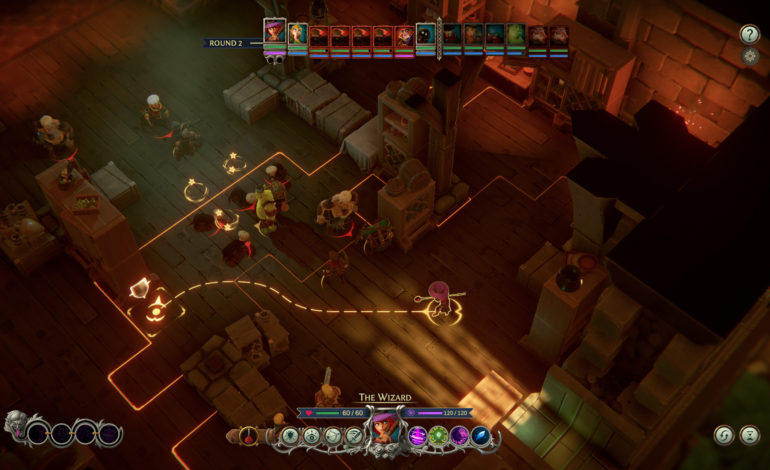Activate the green burst spell

point(437,436)
